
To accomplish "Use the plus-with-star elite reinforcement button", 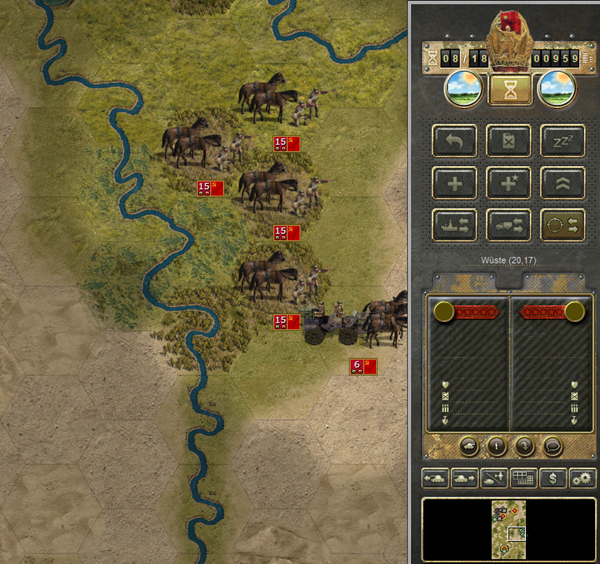I will pos(508,183).
